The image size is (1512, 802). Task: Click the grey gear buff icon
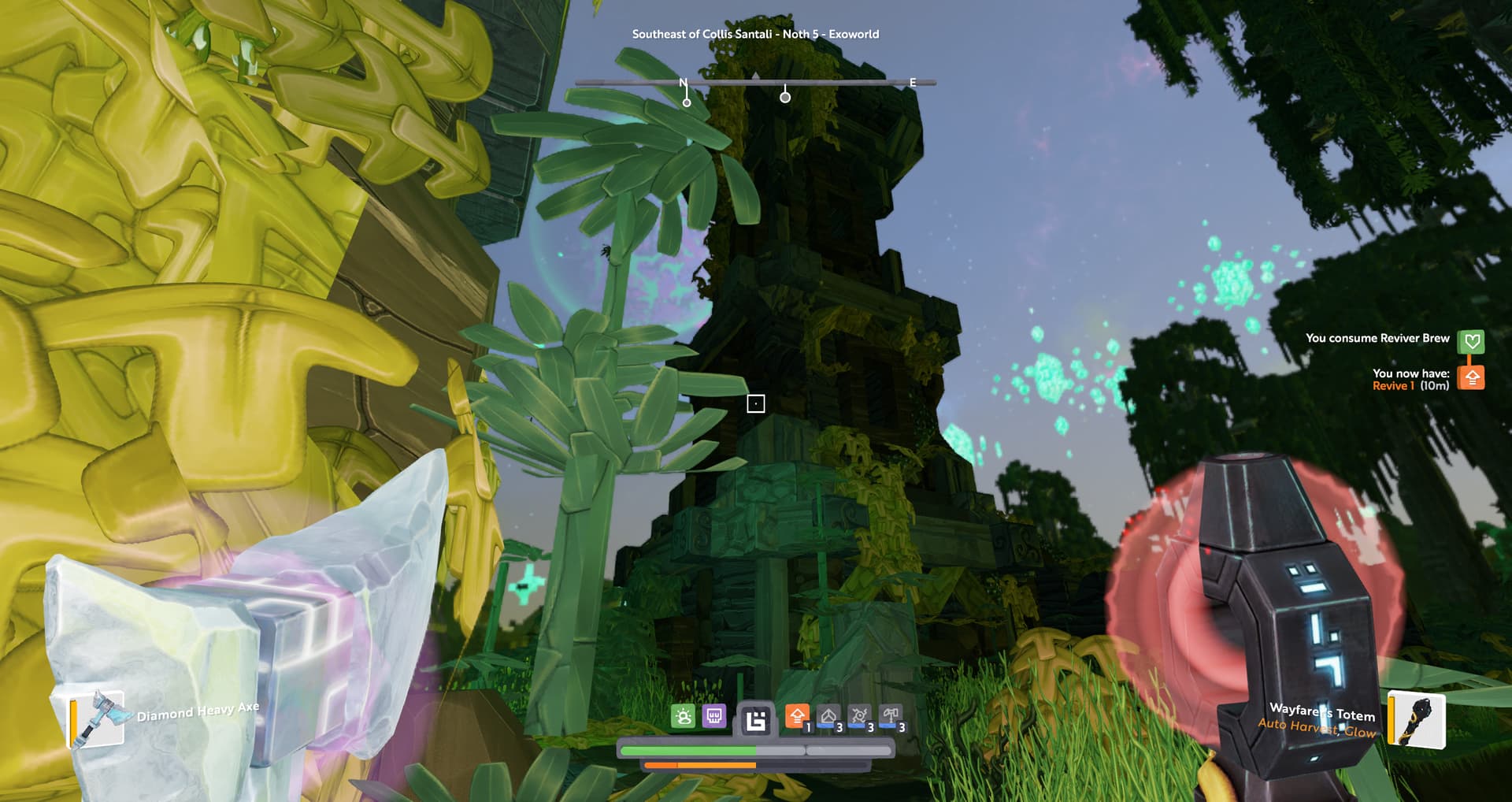[x=859, y=716]
